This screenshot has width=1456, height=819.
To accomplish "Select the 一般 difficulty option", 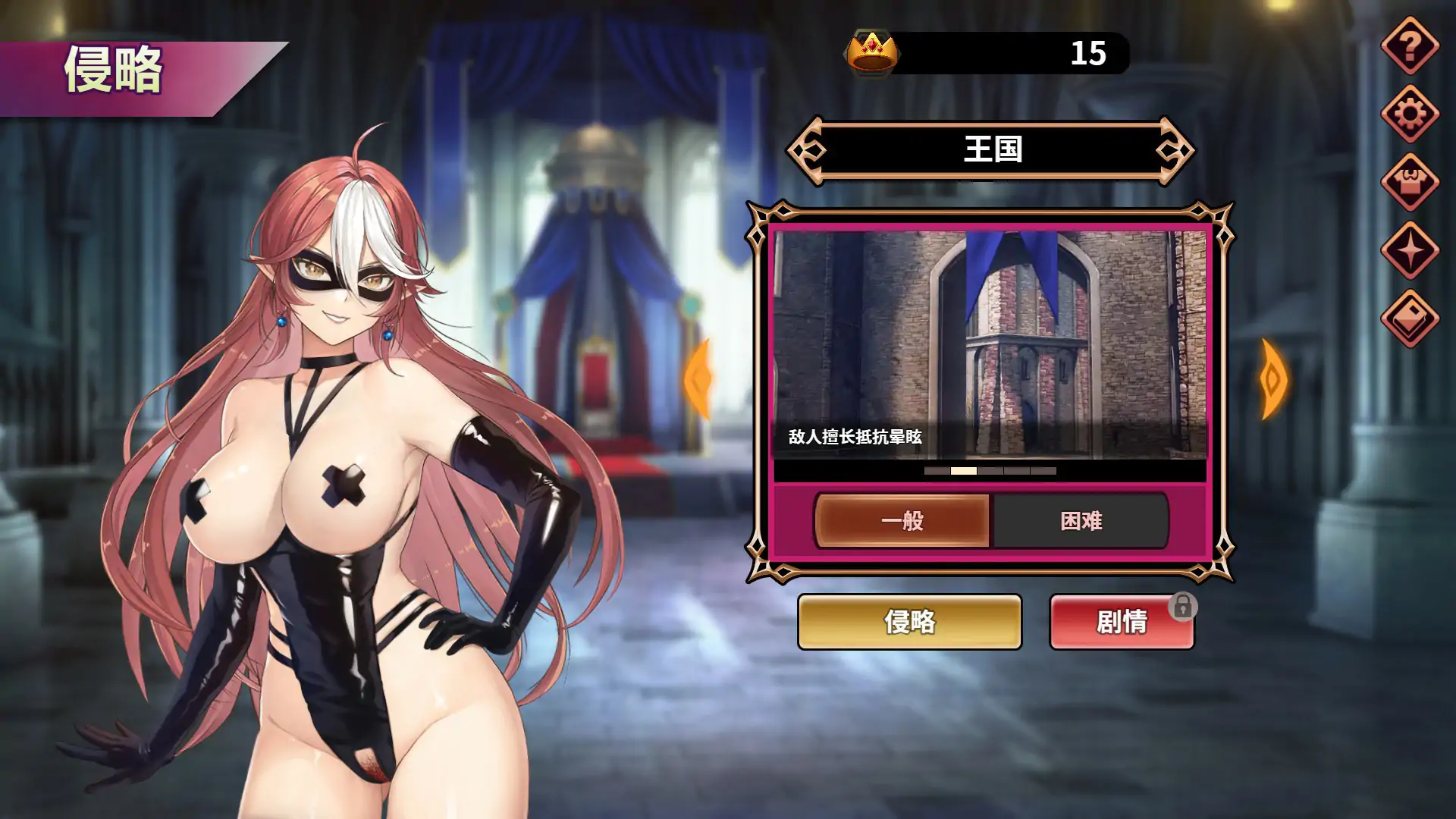I will point(902,520).
